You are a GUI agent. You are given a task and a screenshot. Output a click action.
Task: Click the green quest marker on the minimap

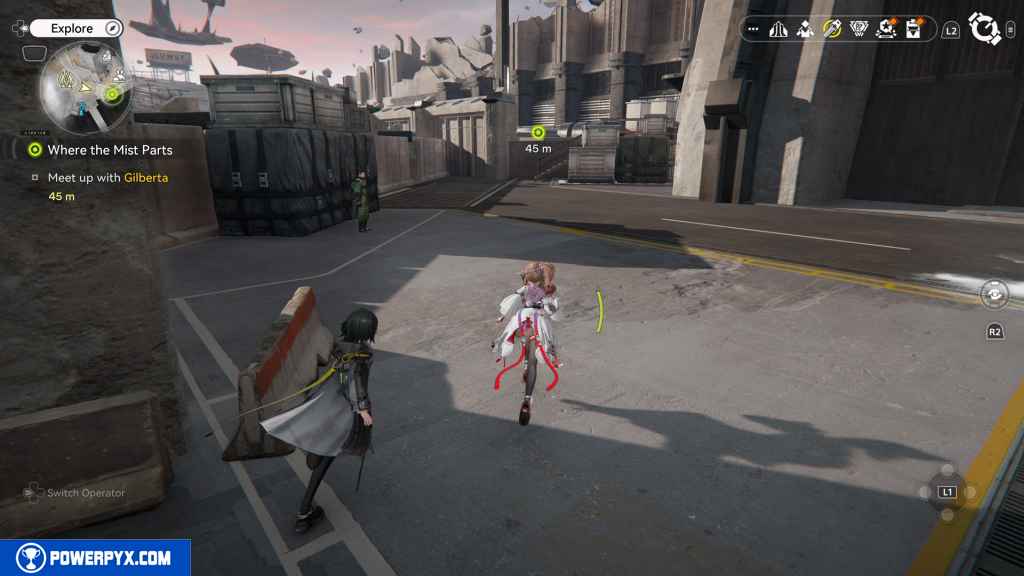click(x=114, y=95)
